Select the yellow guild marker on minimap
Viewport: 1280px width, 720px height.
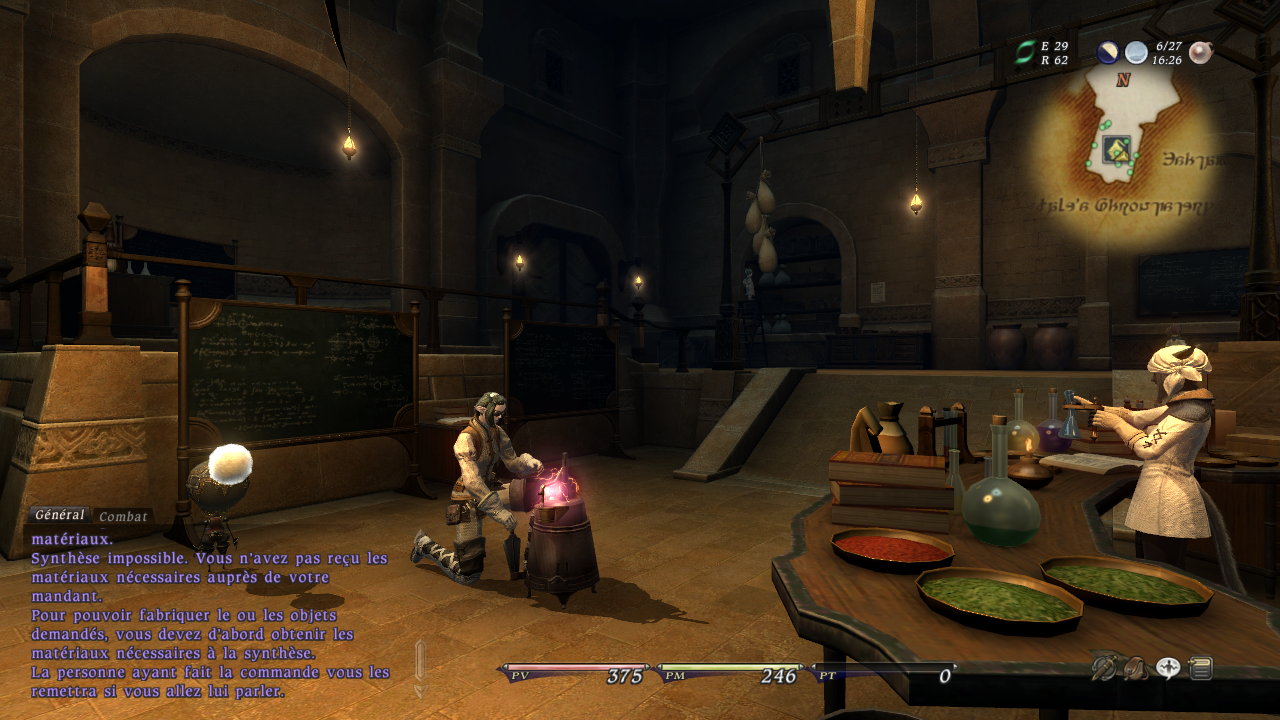[x=1117, y=151]
